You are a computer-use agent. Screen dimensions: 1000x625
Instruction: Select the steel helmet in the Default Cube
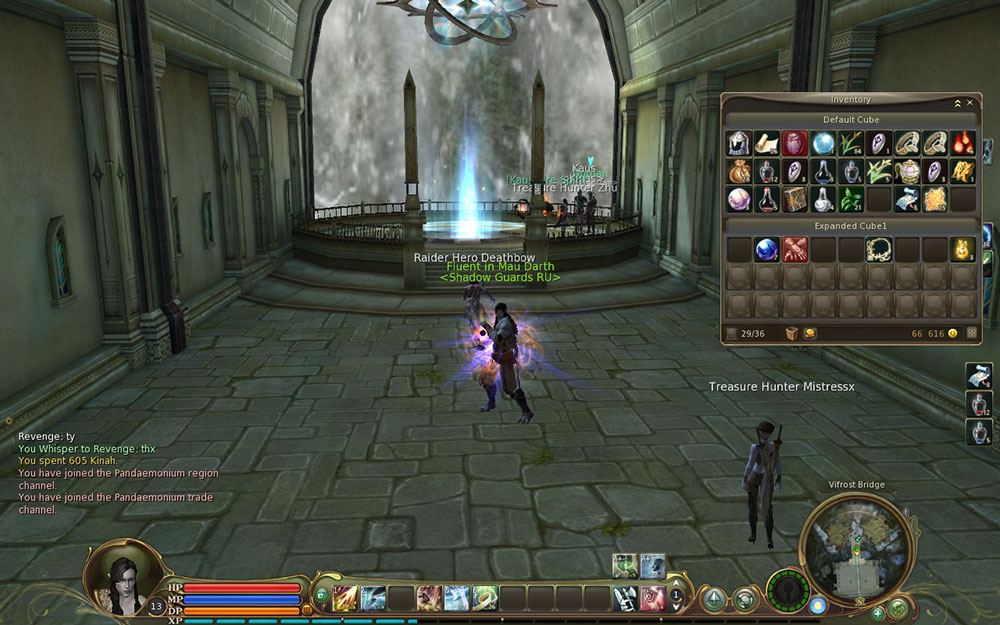pyautogui.click(x=739, y=143)
